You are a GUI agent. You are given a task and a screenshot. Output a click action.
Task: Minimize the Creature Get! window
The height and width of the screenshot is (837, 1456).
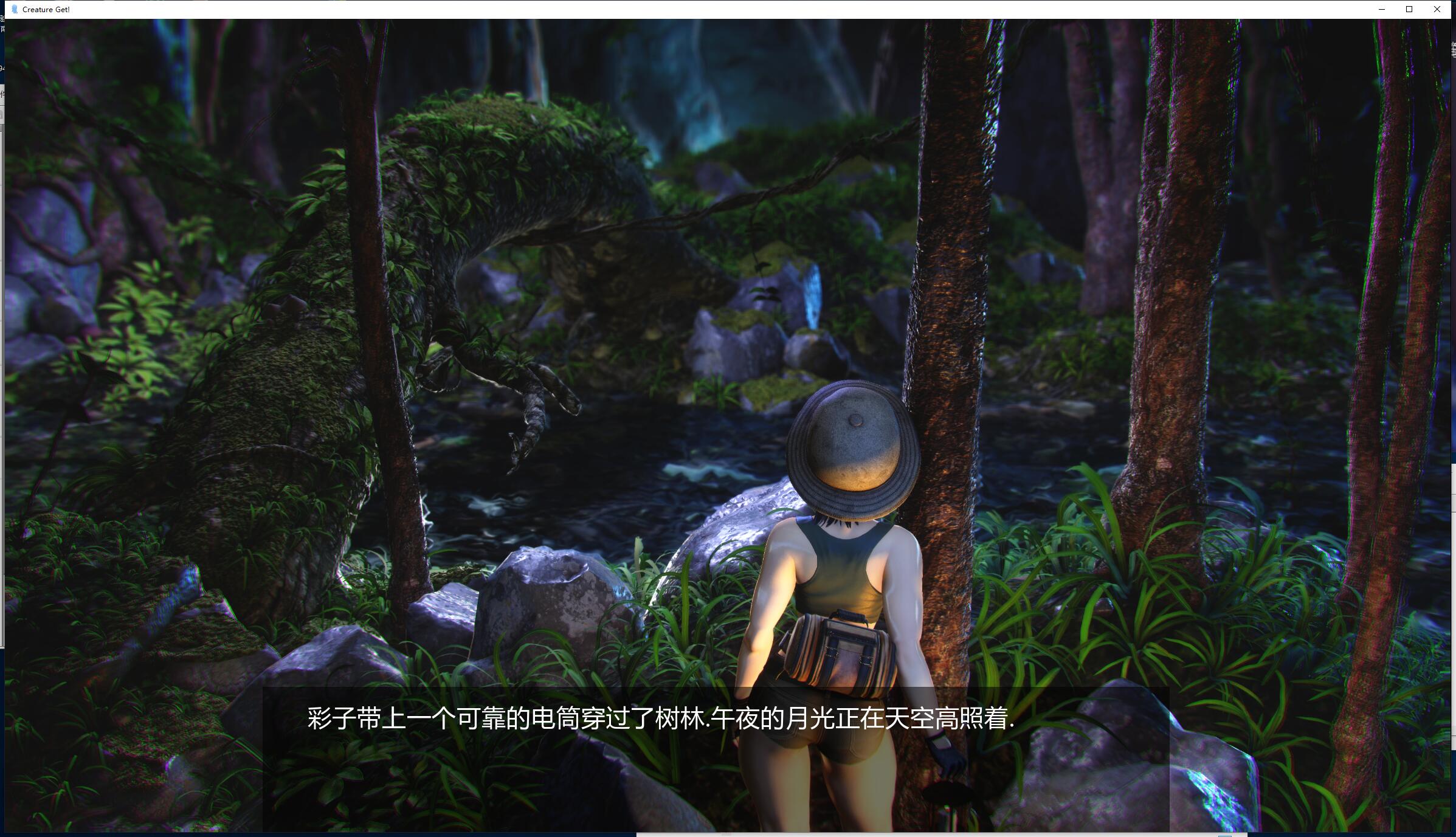click(x=1382, y=9)
